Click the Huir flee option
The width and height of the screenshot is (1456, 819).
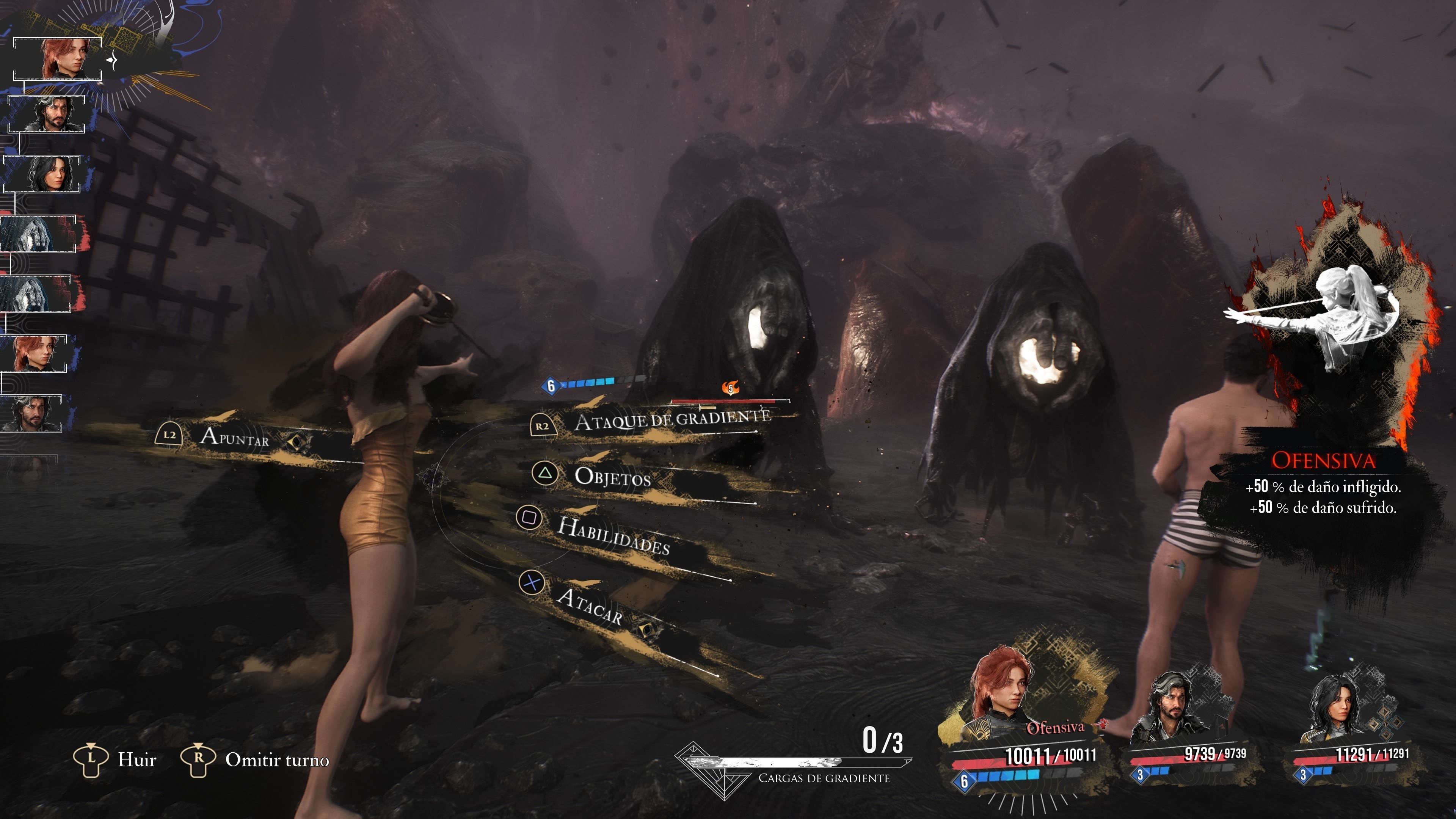(x=136, y=759)
